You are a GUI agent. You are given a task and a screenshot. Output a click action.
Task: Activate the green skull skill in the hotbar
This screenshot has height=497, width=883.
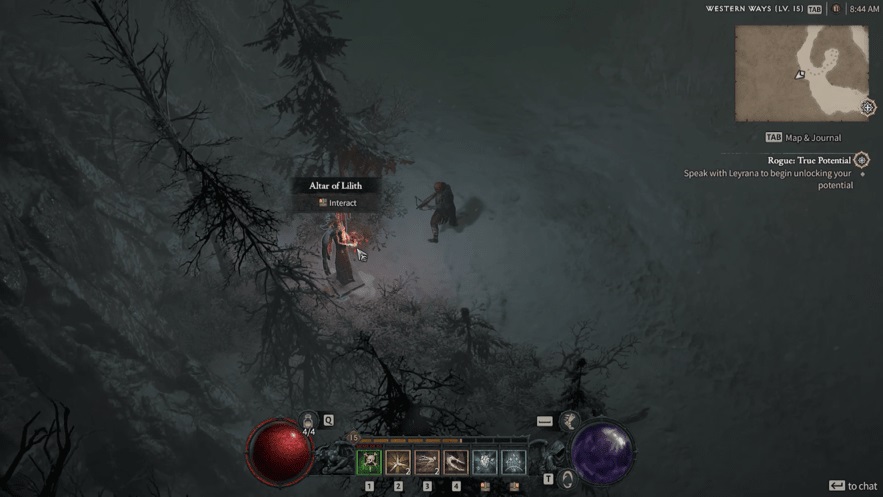(369, 462)
